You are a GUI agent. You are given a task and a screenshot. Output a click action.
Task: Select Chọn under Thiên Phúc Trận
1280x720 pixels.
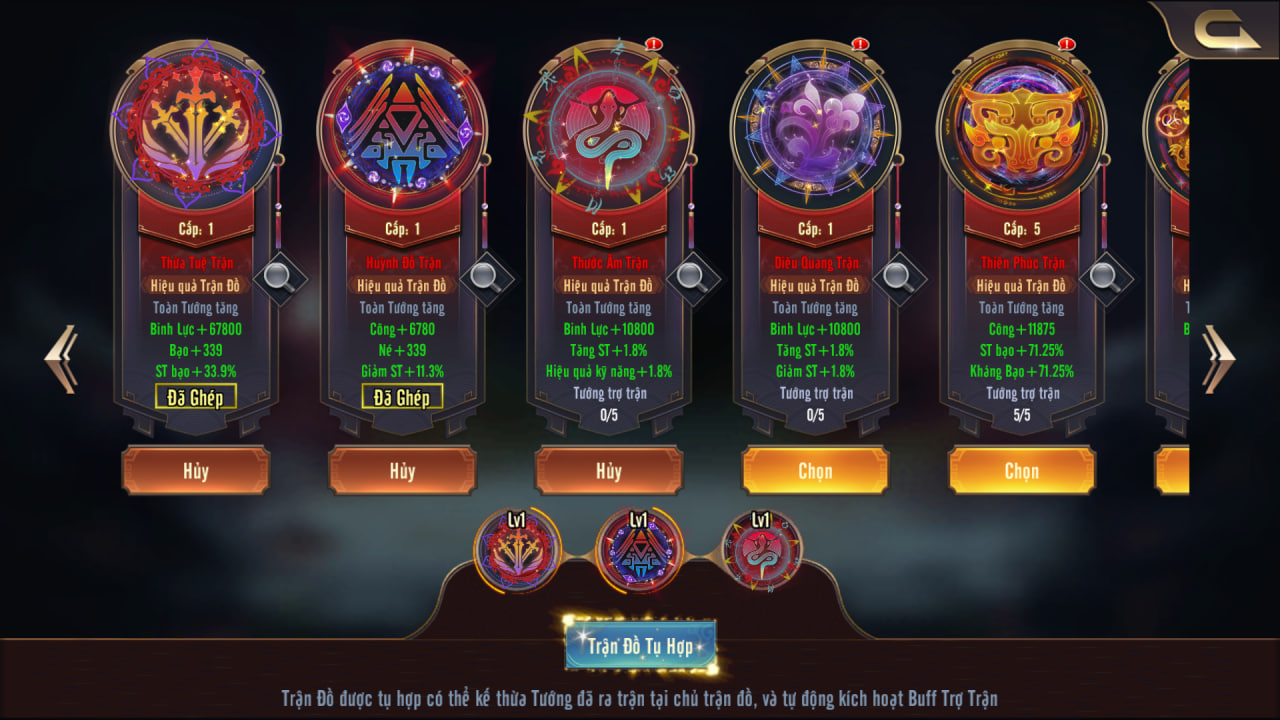point(1021,471)
